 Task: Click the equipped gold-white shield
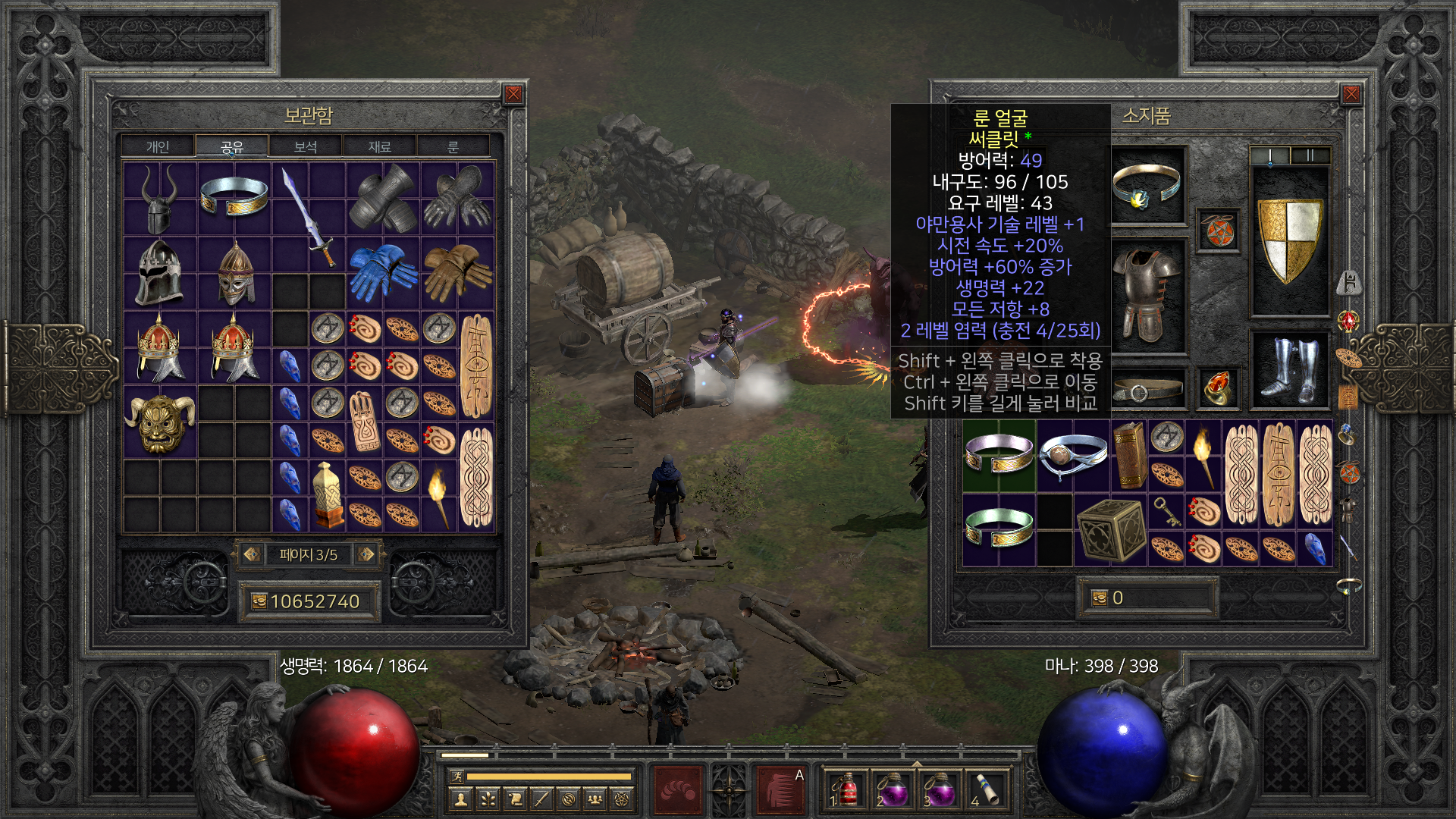coord(1290,239)
